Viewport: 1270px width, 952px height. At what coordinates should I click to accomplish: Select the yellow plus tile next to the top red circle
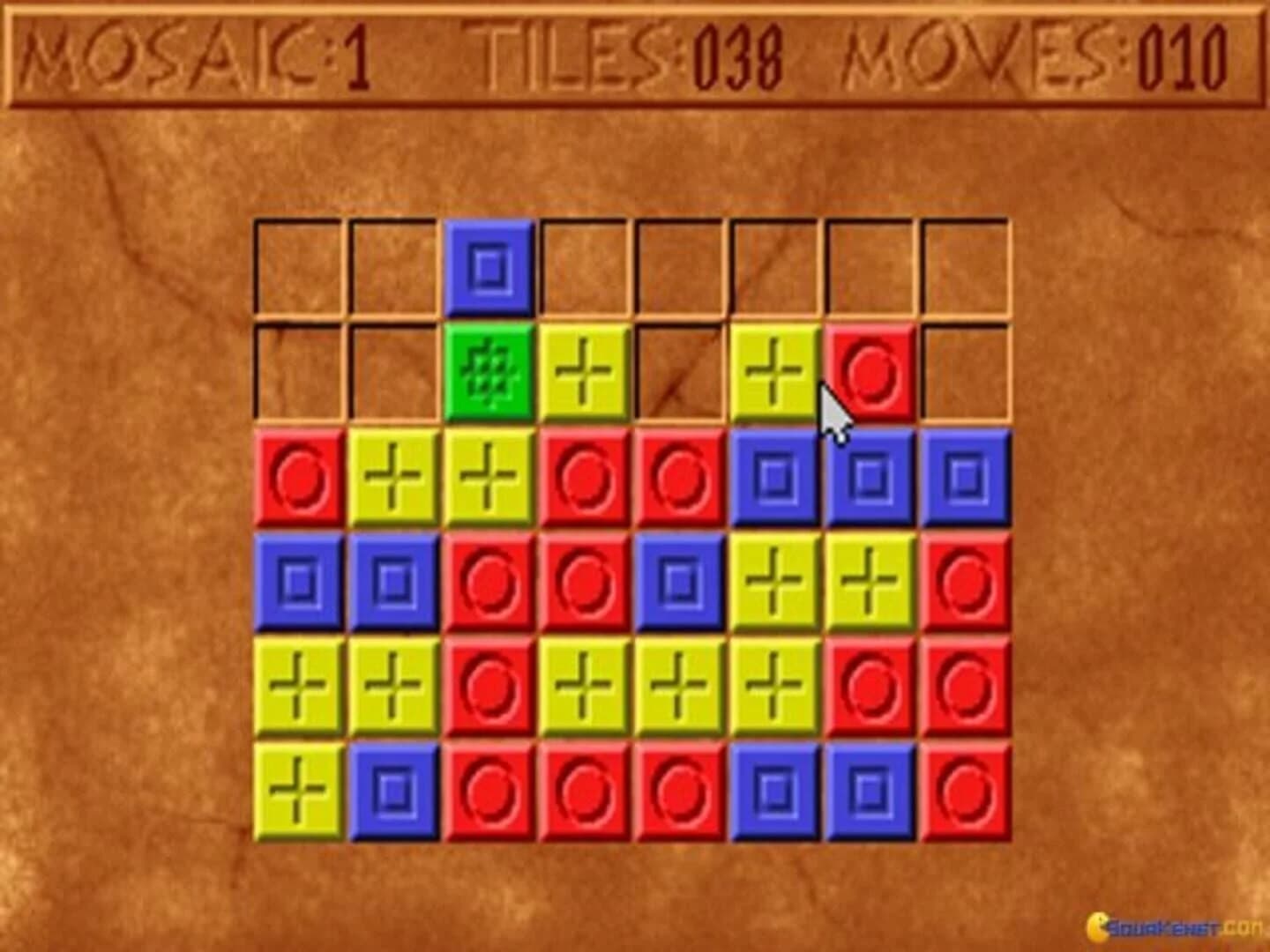pyautogui.click(x=776, y=375)
